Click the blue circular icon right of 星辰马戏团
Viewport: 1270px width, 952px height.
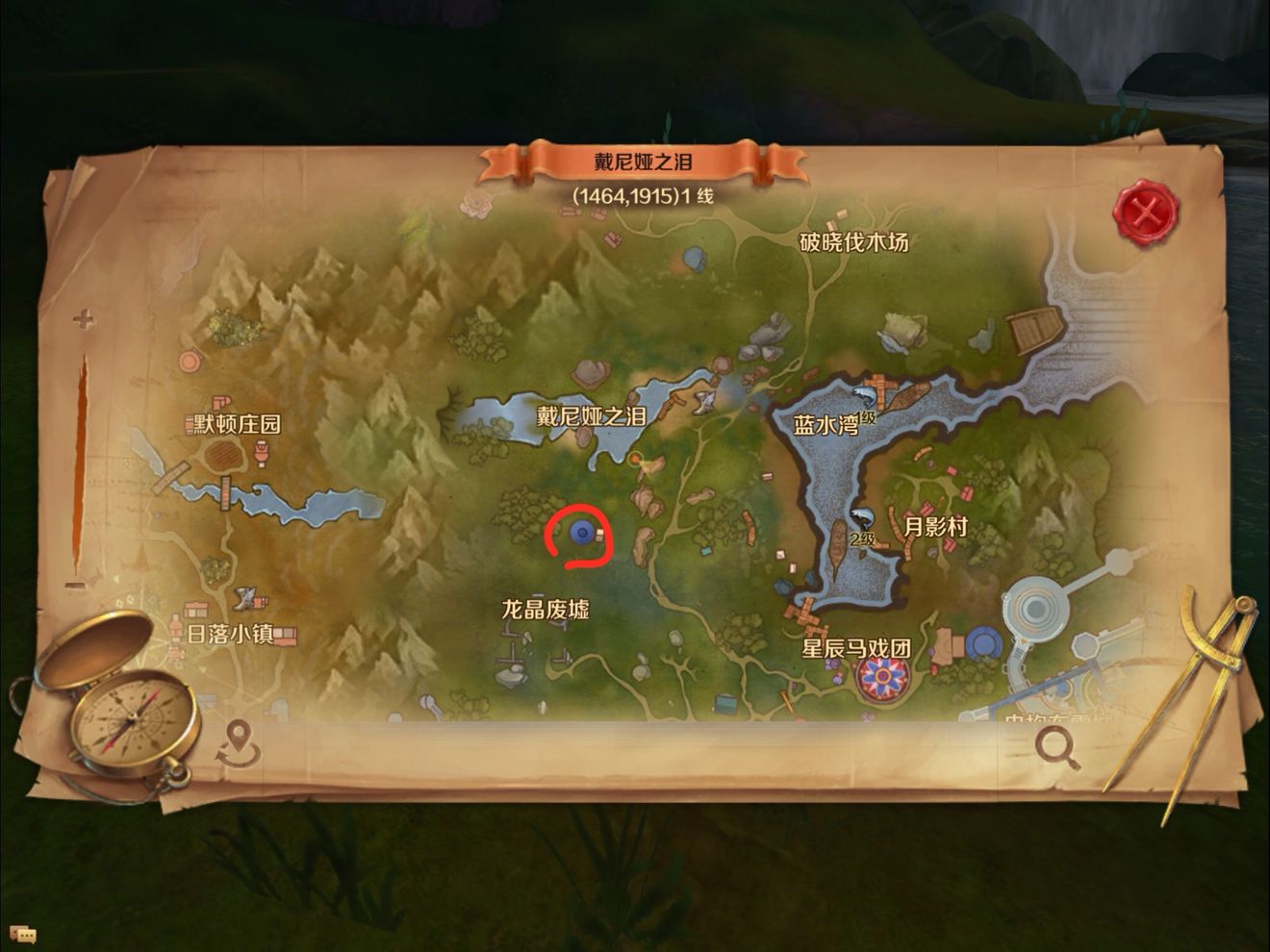tap(983, 639)
